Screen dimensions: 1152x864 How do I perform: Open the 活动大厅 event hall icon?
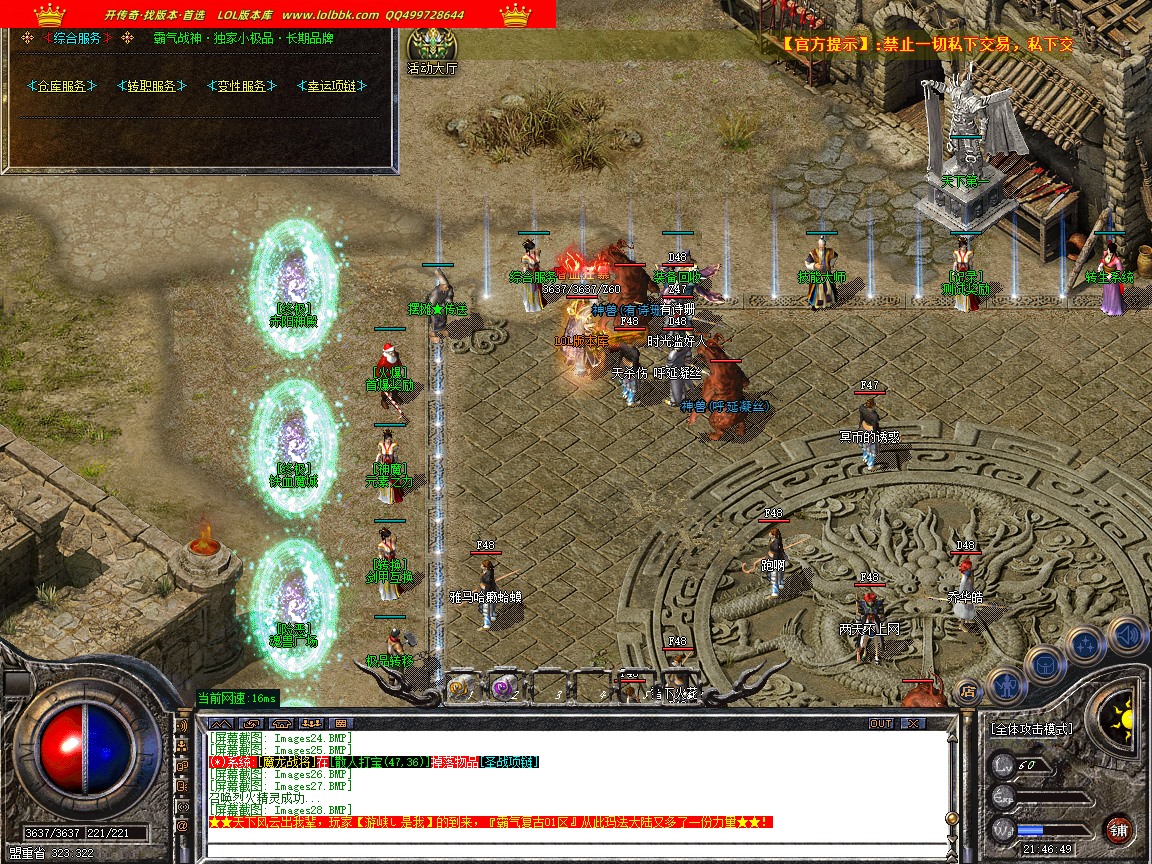pos(432,47)
